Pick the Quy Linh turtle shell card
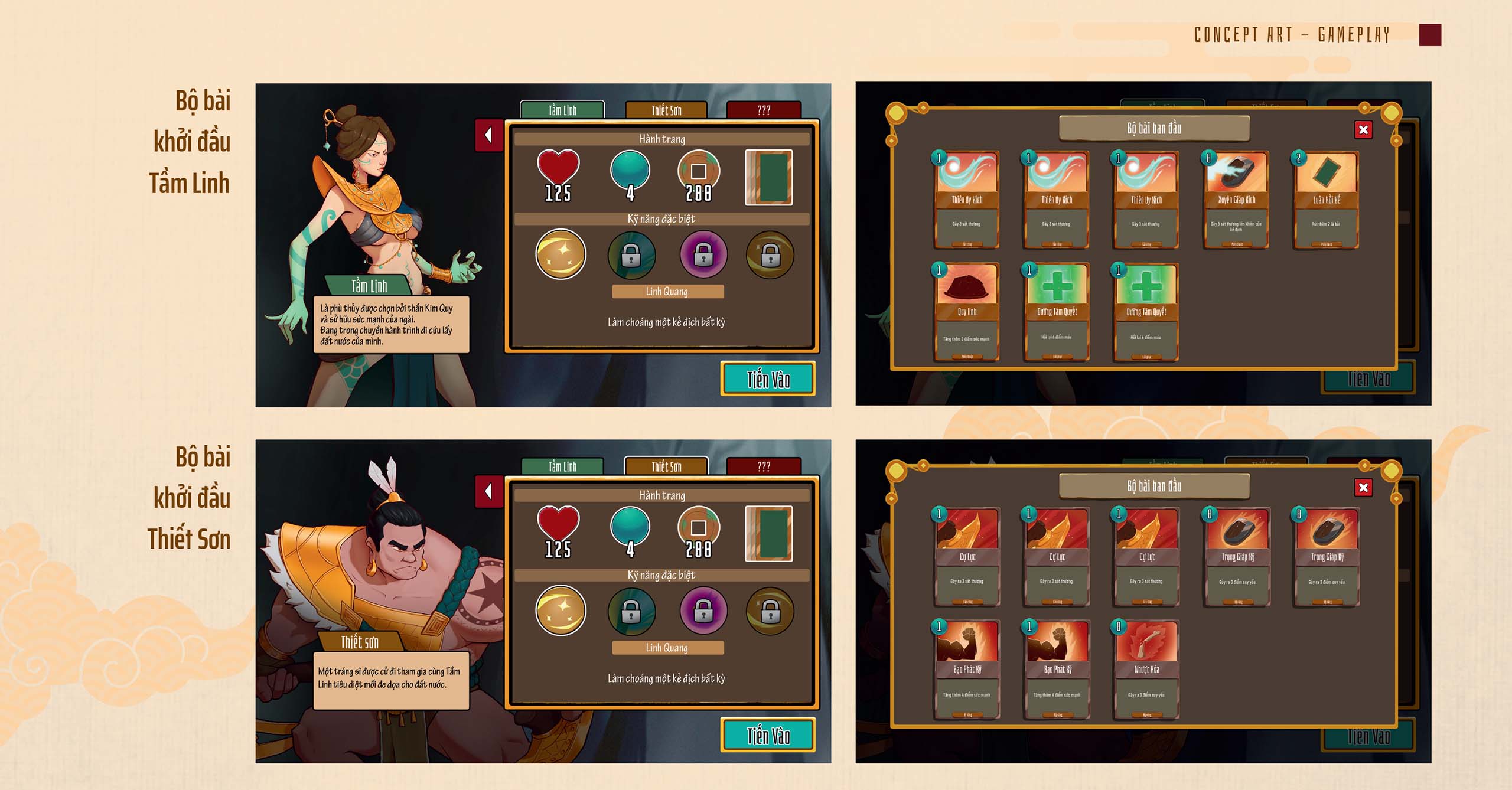The width and height of the screenshot is (1512, 790). pos(967,312)
